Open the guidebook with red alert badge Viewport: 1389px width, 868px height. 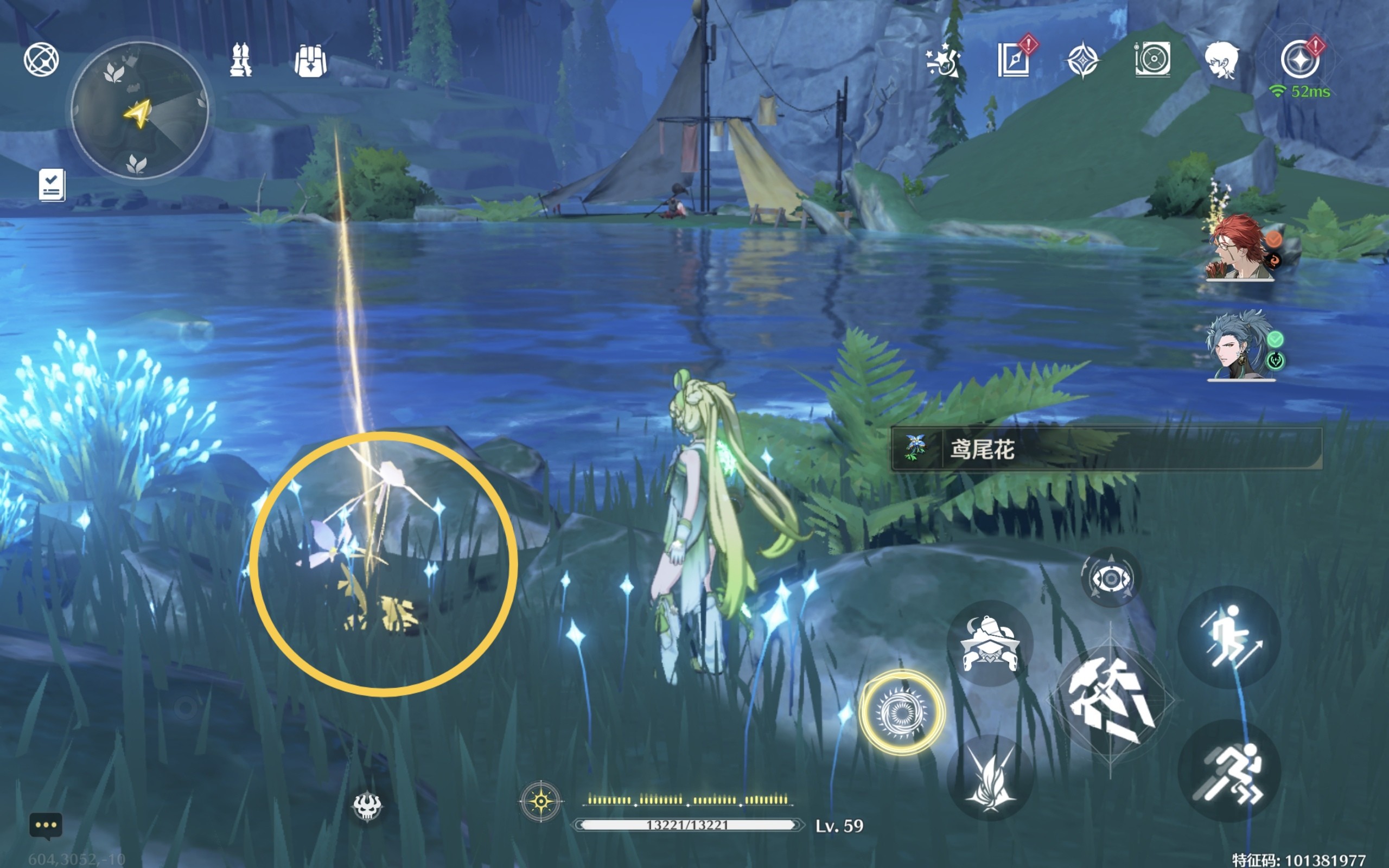pyautogui.click(x=1014, y=59)
